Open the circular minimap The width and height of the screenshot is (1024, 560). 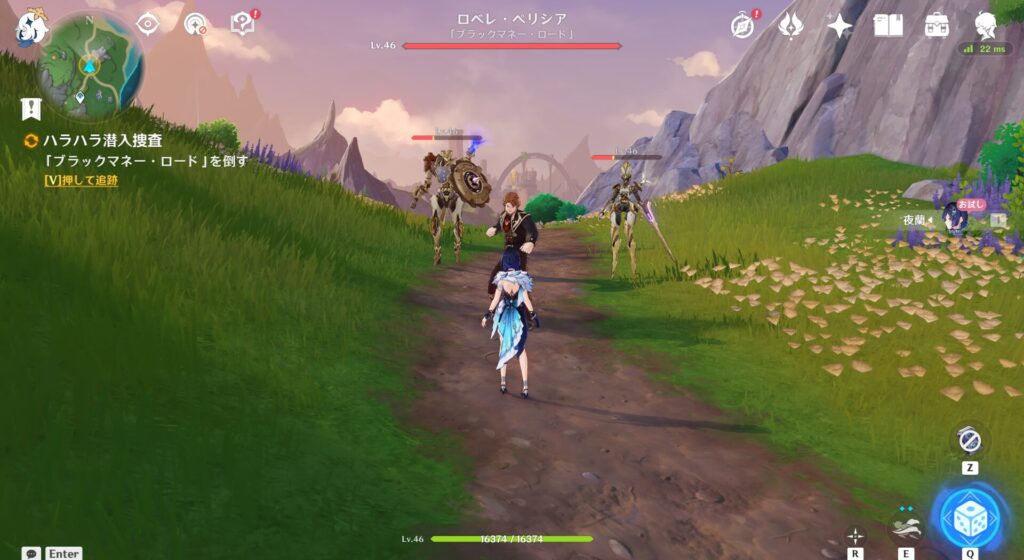pyautogui.click(x=90, y=65)
